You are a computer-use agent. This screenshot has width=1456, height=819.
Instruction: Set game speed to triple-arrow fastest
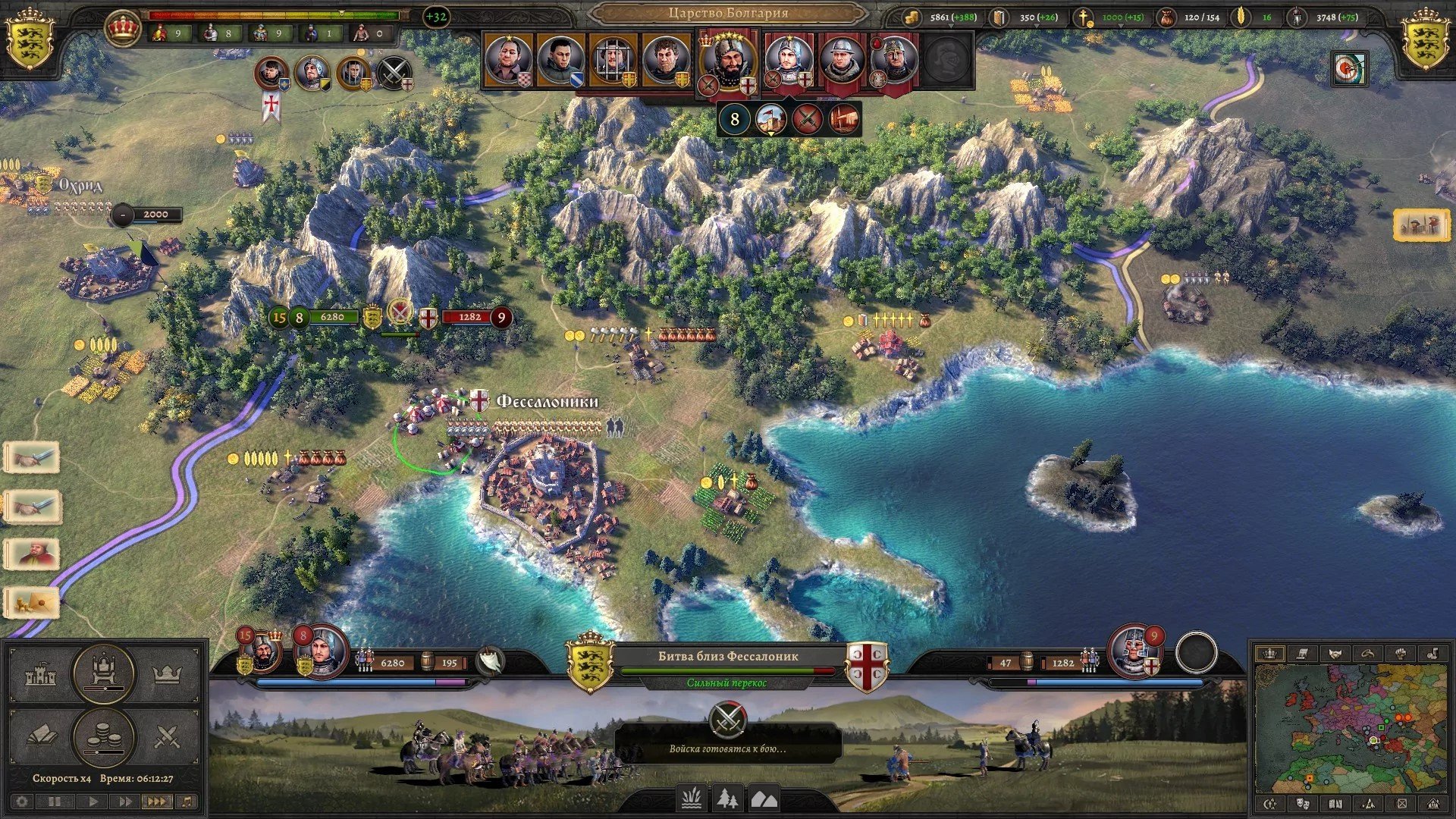click(x=155, y=801)
